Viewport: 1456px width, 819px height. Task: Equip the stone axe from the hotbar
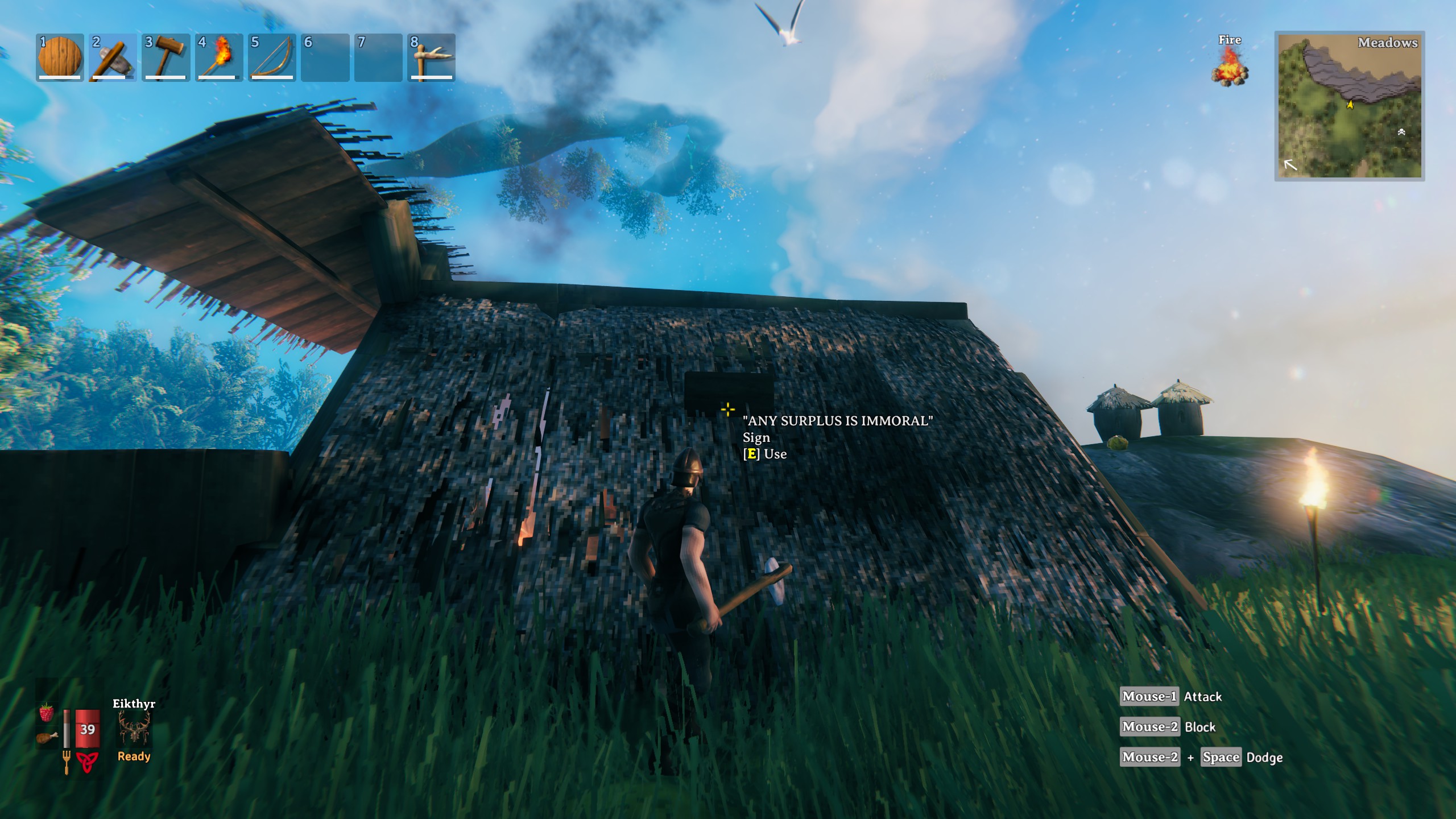point(113,57)
